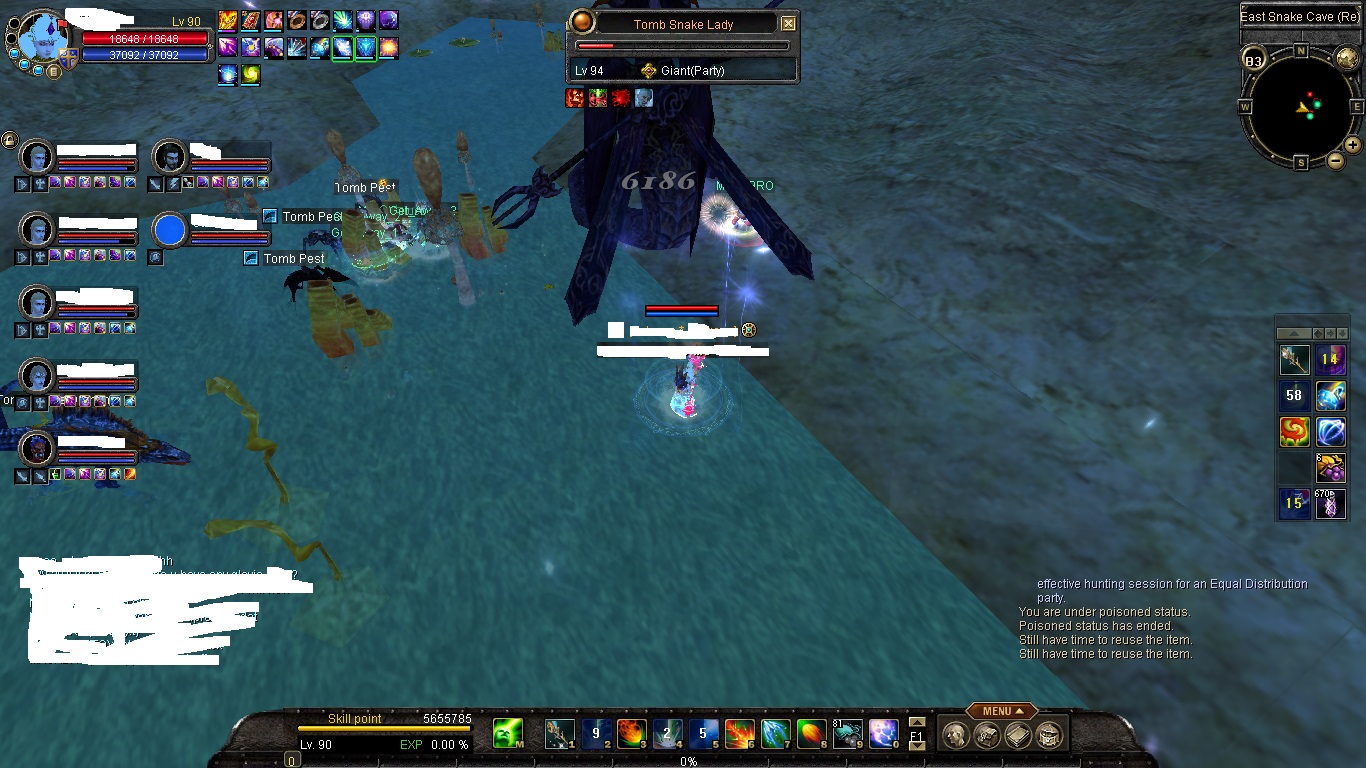The height and width of the screenshot is (768, 1366).
Task: Expand the MENU tab above the menu icons
Action: coord(1002,711)
